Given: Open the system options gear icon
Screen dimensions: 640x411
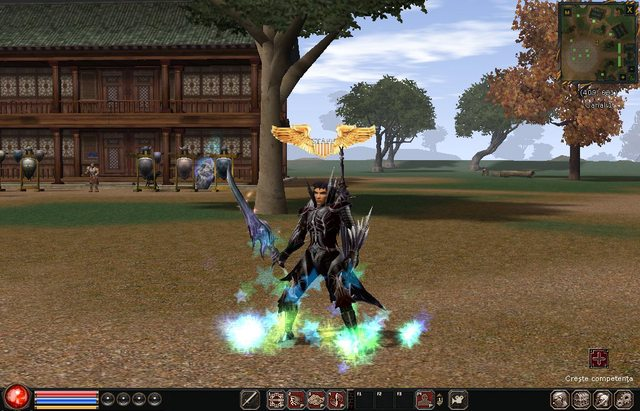Looking at the screenshot, I should coord(626,400).
